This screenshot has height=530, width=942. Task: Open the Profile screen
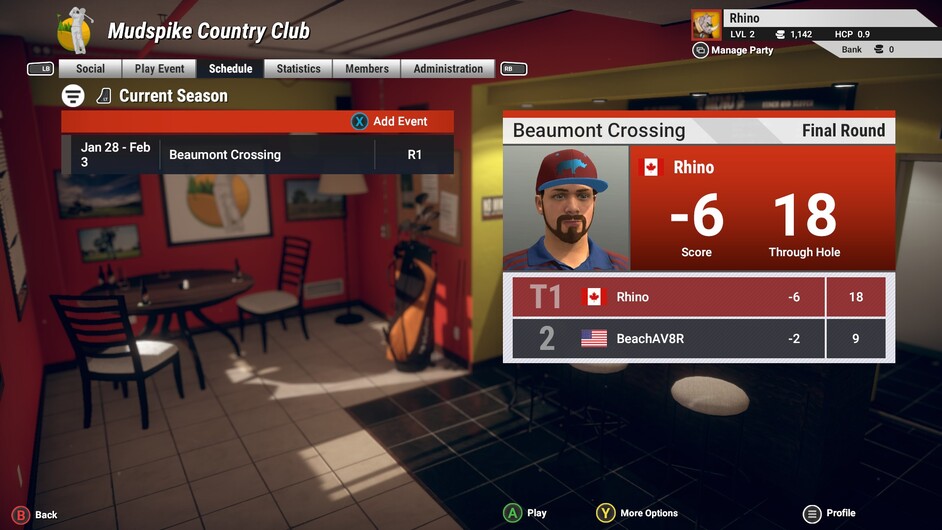point(828,513)
